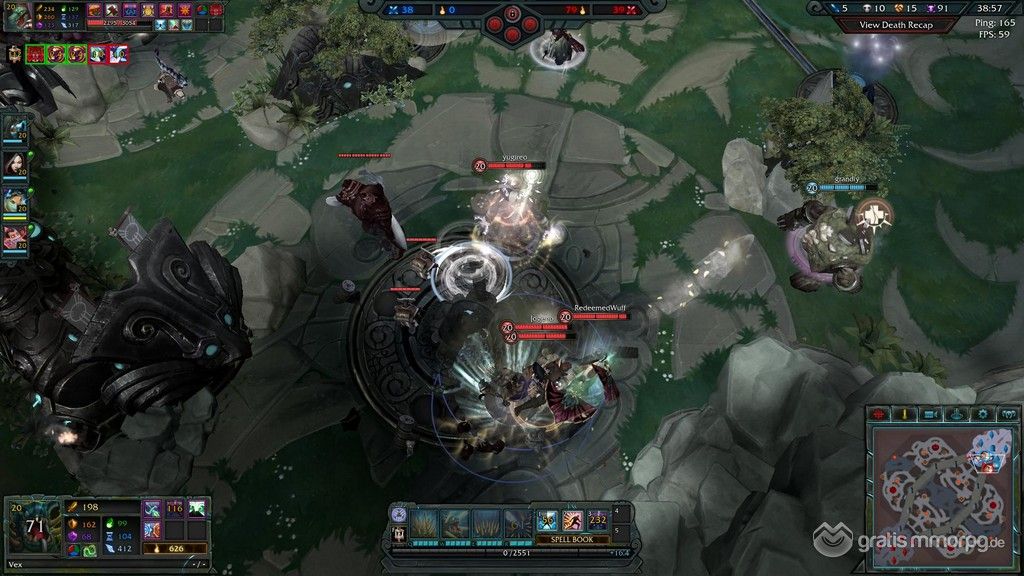Click the player champion portrait in top-left
The image size is (1024, 576).
17,18
